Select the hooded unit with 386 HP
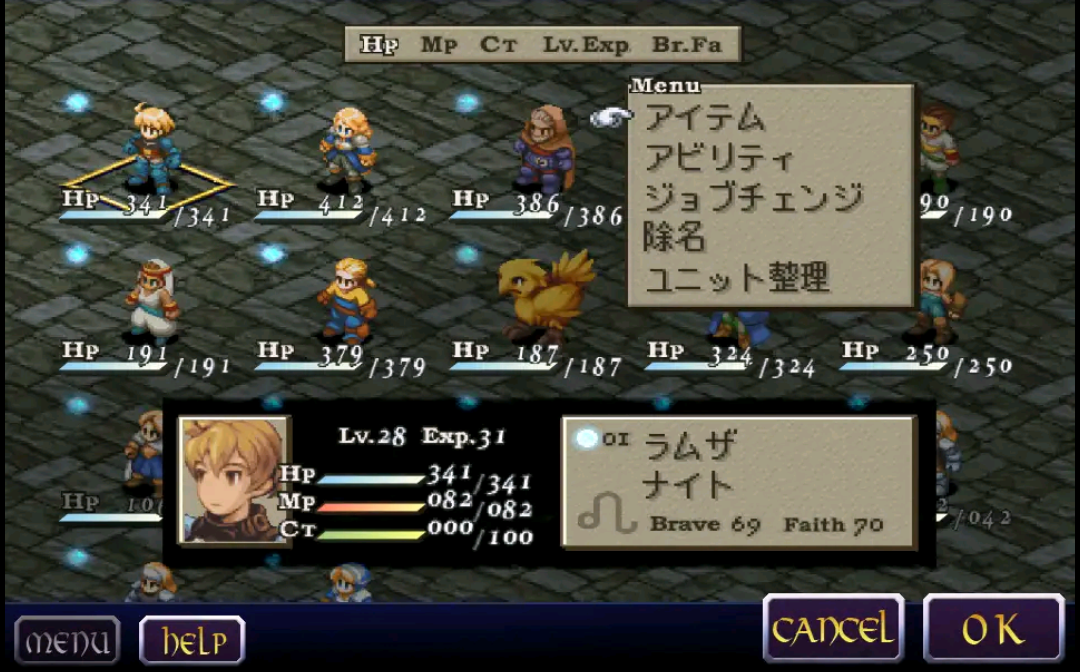The width and height of the screenshot is (1080, 672). [x=543, y=150]
